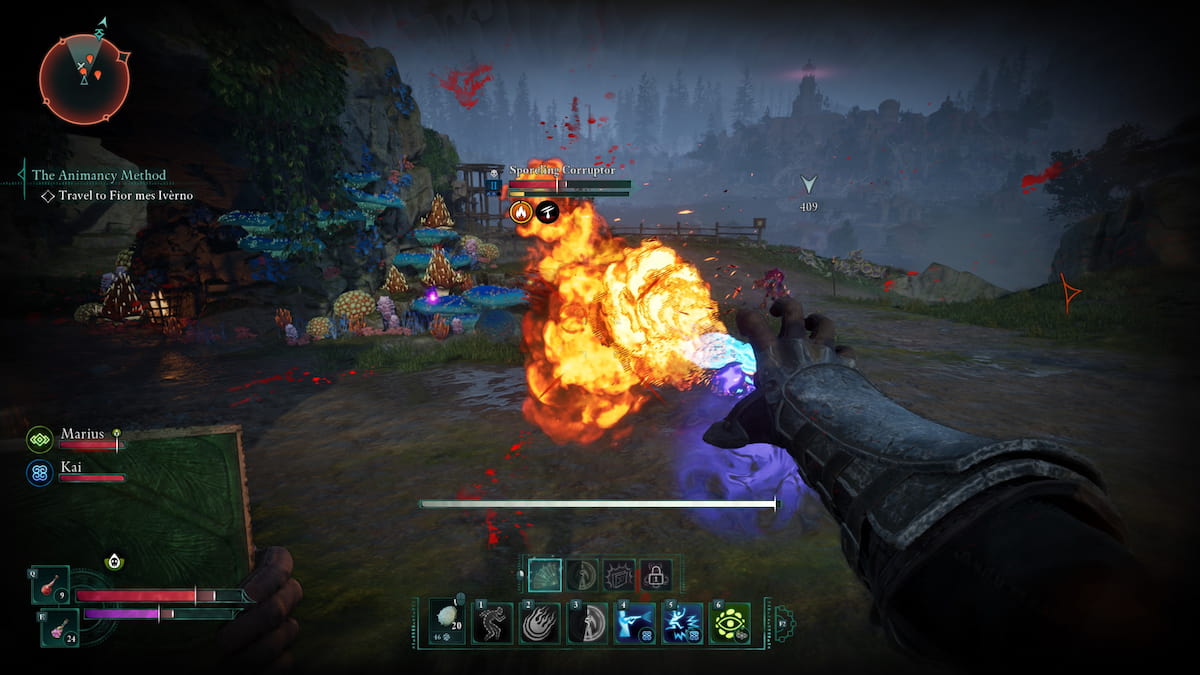Select Marius's green companion icon

pyautogui.click(x=40, y=439)
